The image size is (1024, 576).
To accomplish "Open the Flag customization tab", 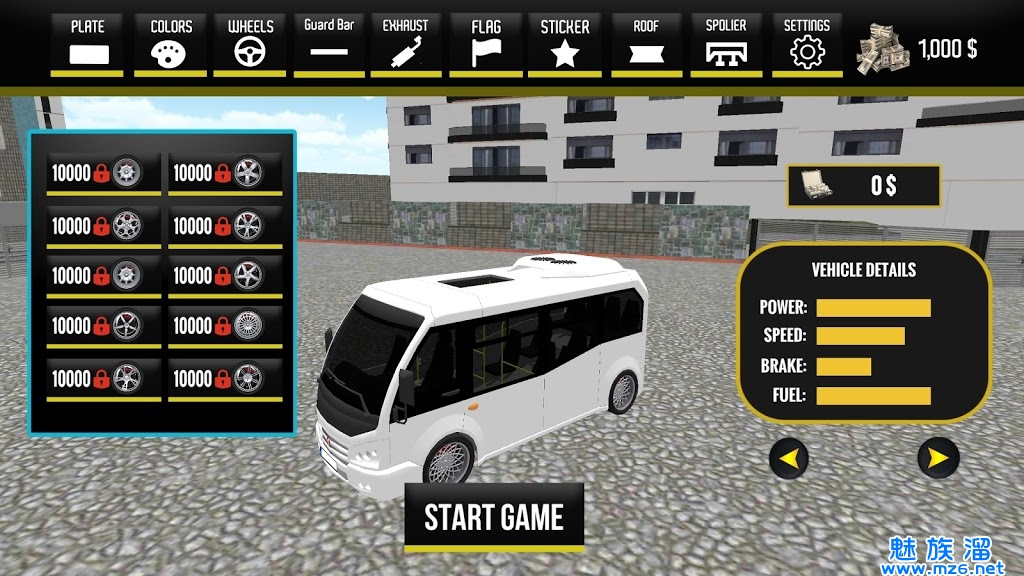I will [486, 44].
